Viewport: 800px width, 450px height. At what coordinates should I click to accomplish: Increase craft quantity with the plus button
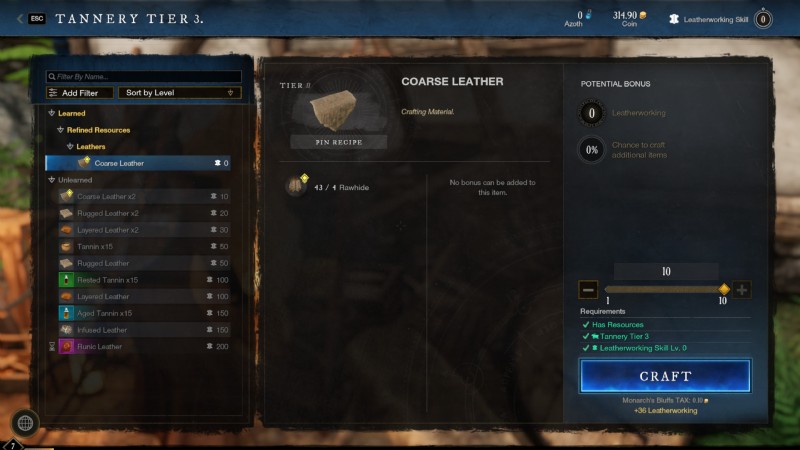pos(741,290)
